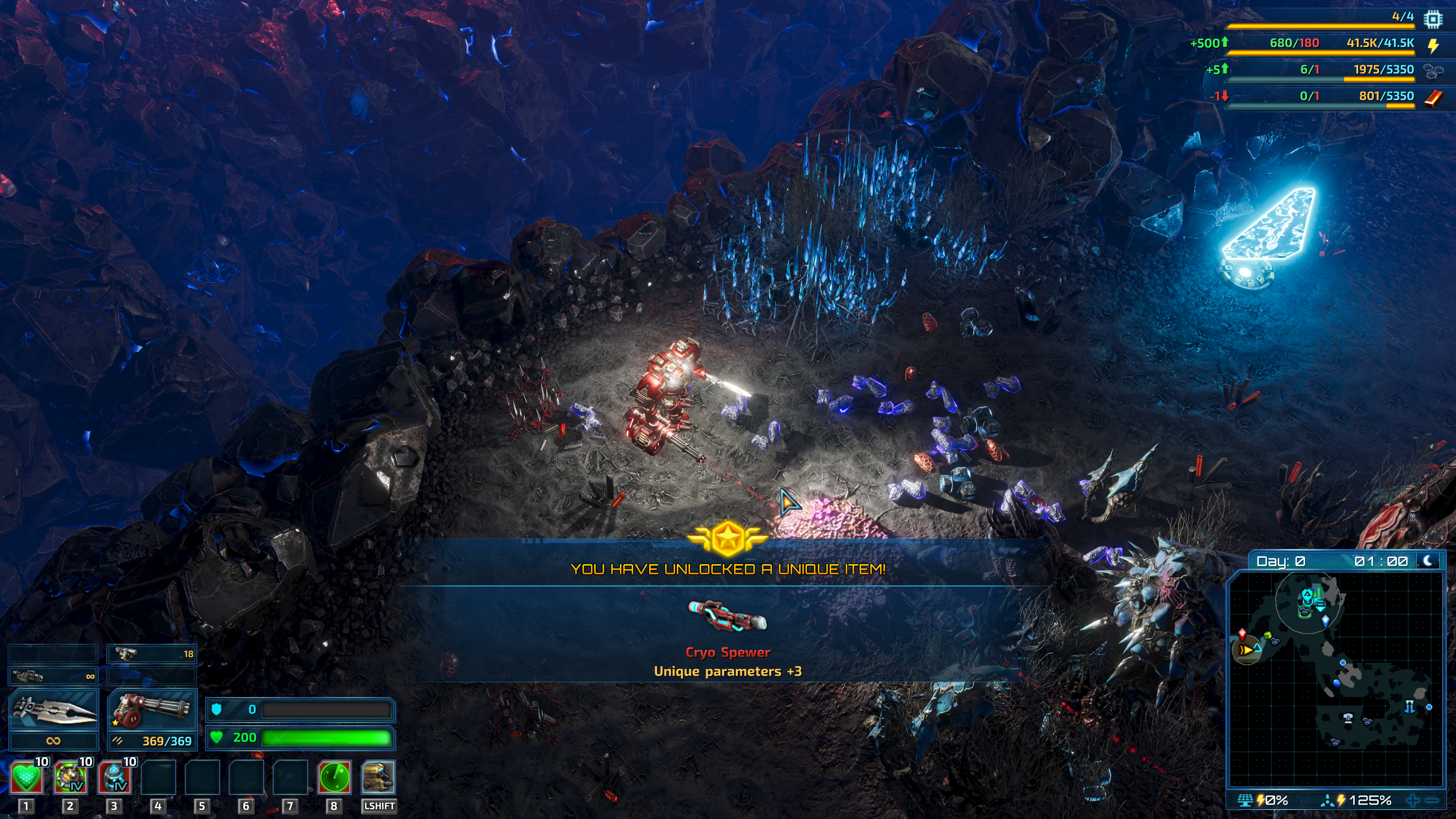The width and height of the screenshot is (1456, 819).
Task: Select the equipped blade melee weapon slot
Action: click(54, 709)
